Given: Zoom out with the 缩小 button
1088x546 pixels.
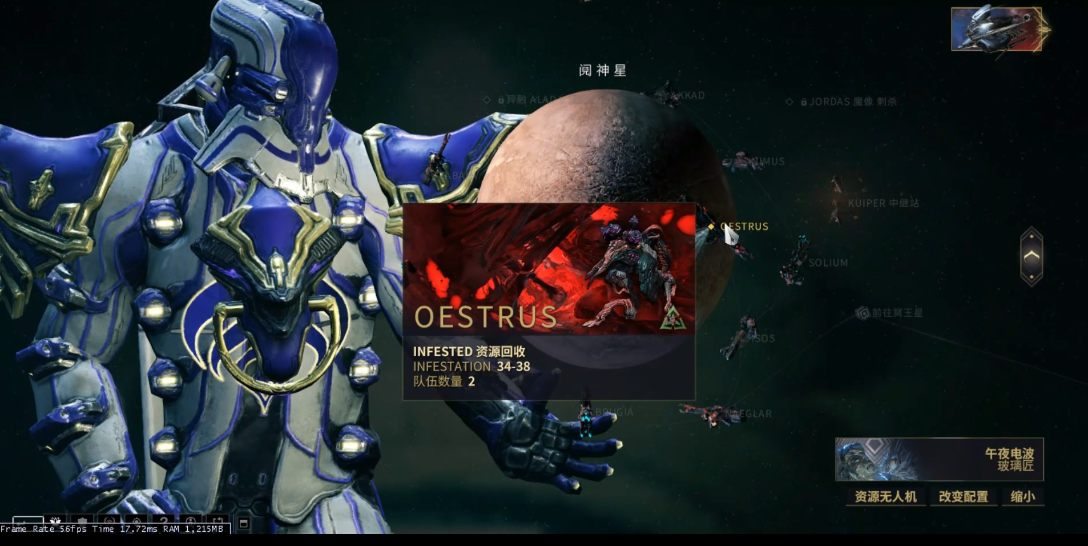Looking at the screenshot, I should pos(1023,496).
